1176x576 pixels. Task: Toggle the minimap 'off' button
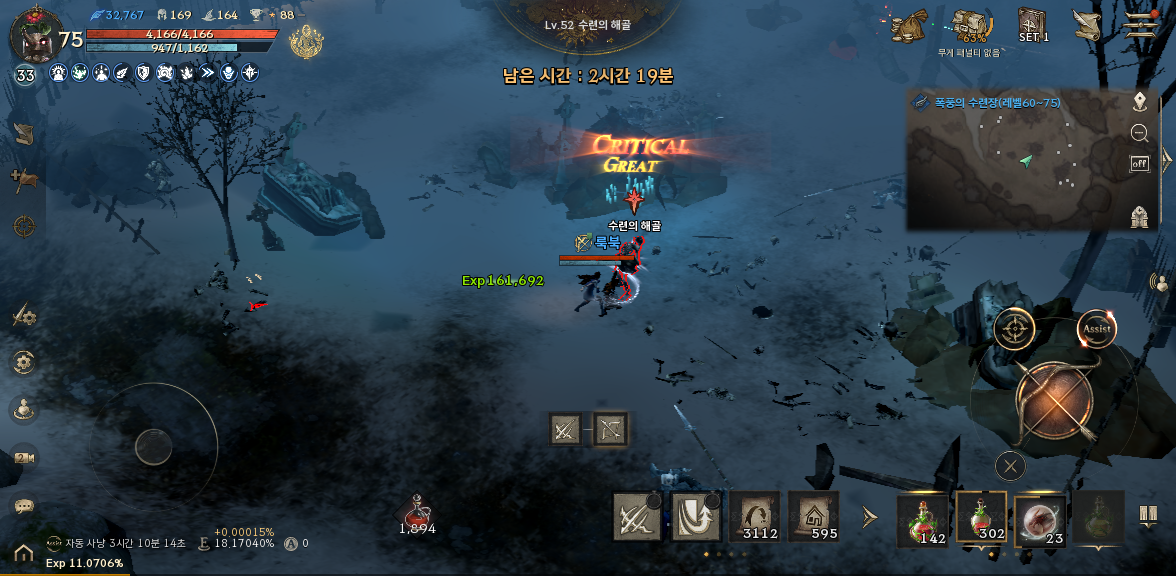1139,164
